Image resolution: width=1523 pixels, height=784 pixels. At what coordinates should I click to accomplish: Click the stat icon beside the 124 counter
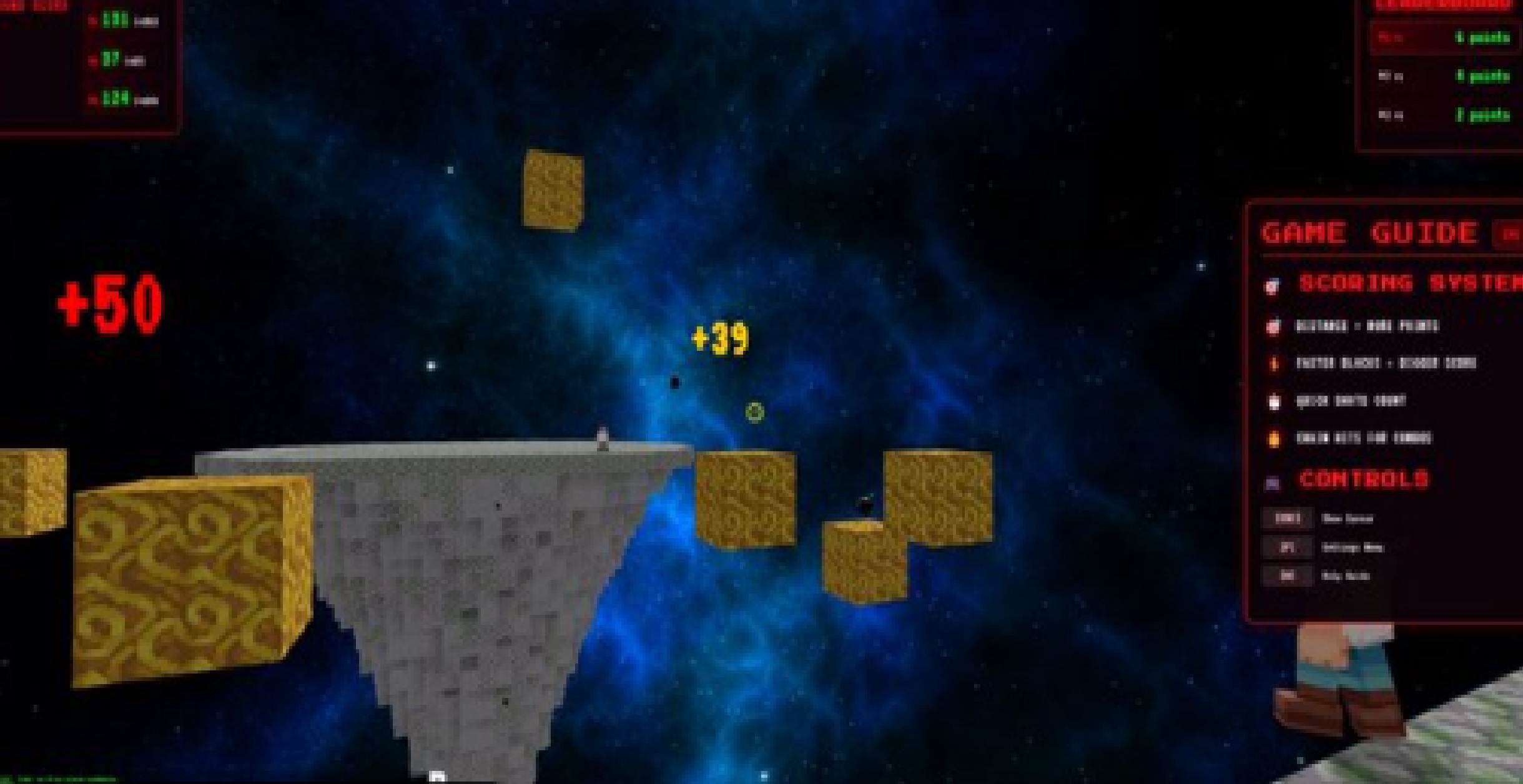[x=94, y=99]
